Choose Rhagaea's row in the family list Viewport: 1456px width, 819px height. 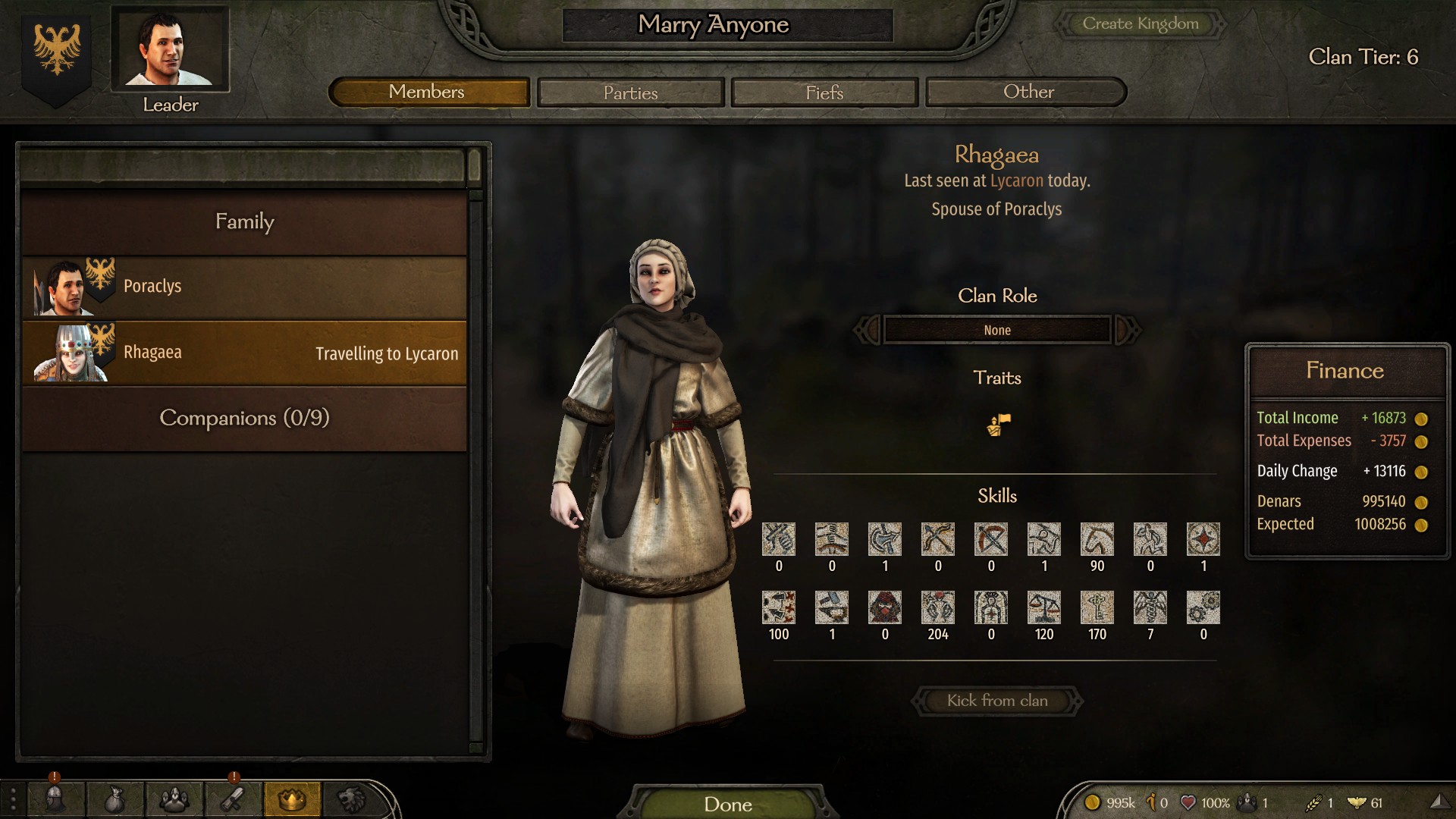244,353
